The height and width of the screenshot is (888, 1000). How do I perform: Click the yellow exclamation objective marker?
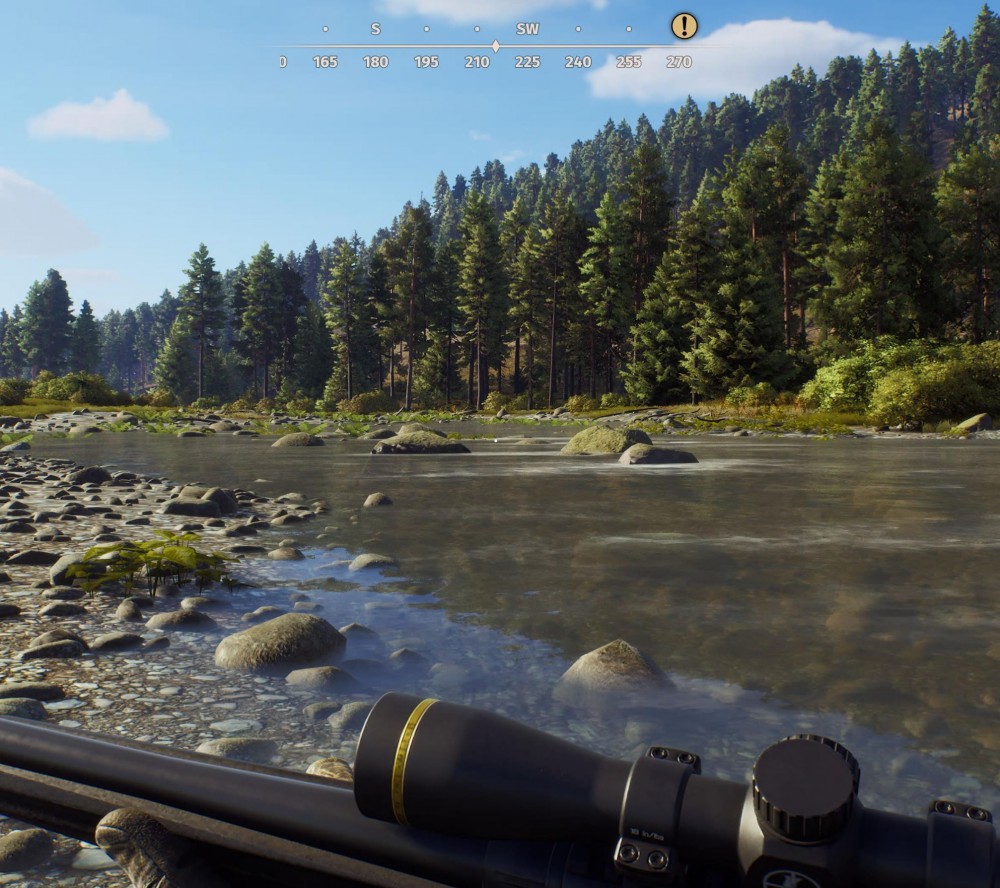click(x=684, y=26)
